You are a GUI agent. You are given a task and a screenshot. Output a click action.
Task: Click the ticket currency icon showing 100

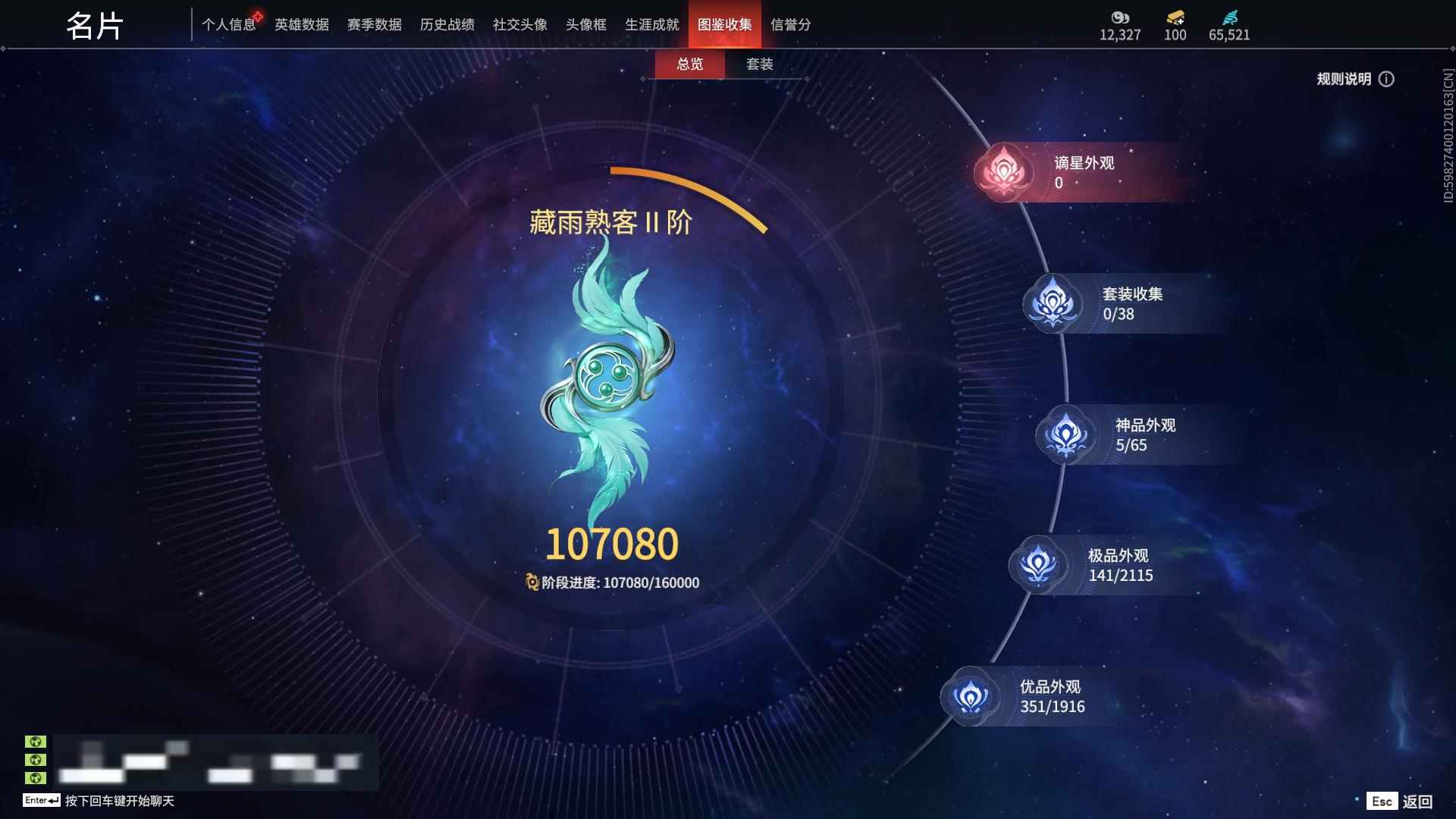1173,15
